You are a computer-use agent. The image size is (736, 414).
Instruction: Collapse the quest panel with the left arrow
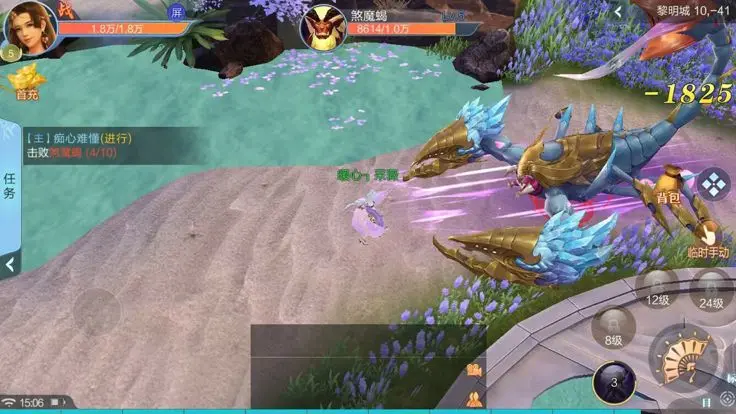tap(10, 264)
